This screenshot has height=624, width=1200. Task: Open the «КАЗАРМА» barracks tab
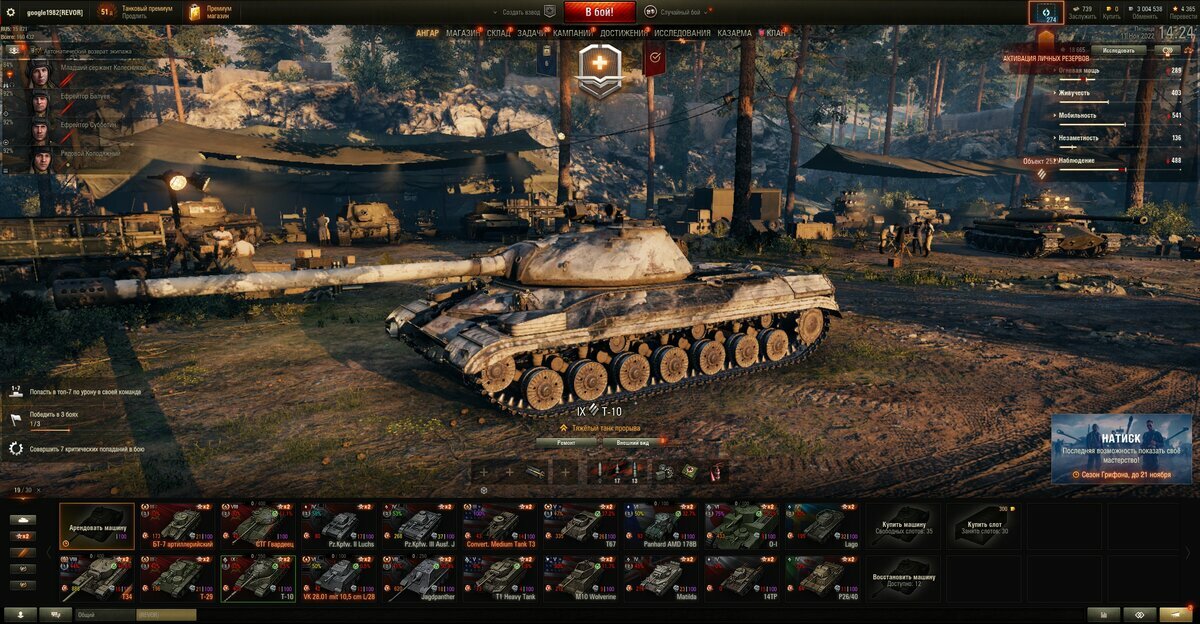tap(734, 33)
